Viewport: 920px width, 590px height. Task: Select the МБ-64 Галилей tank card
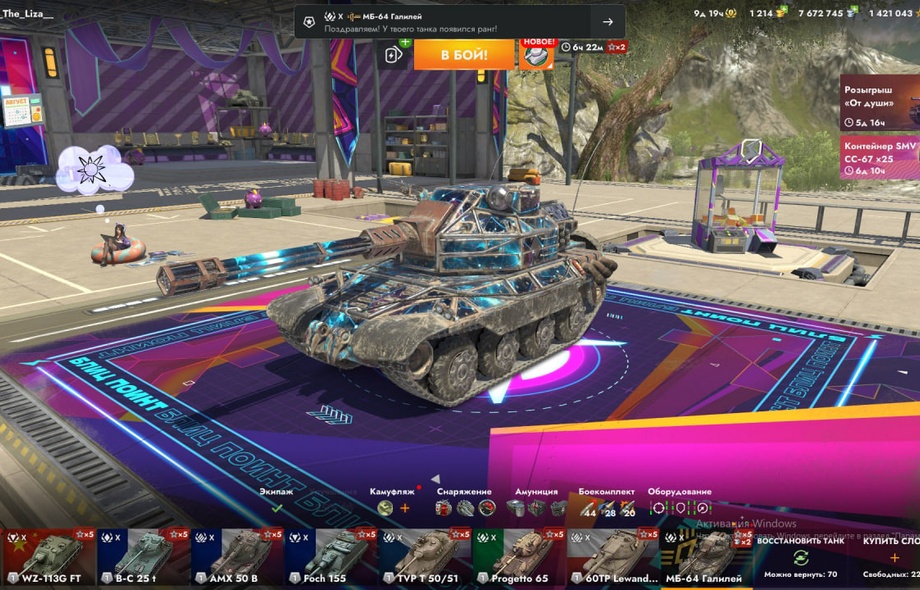click(705, 557)
